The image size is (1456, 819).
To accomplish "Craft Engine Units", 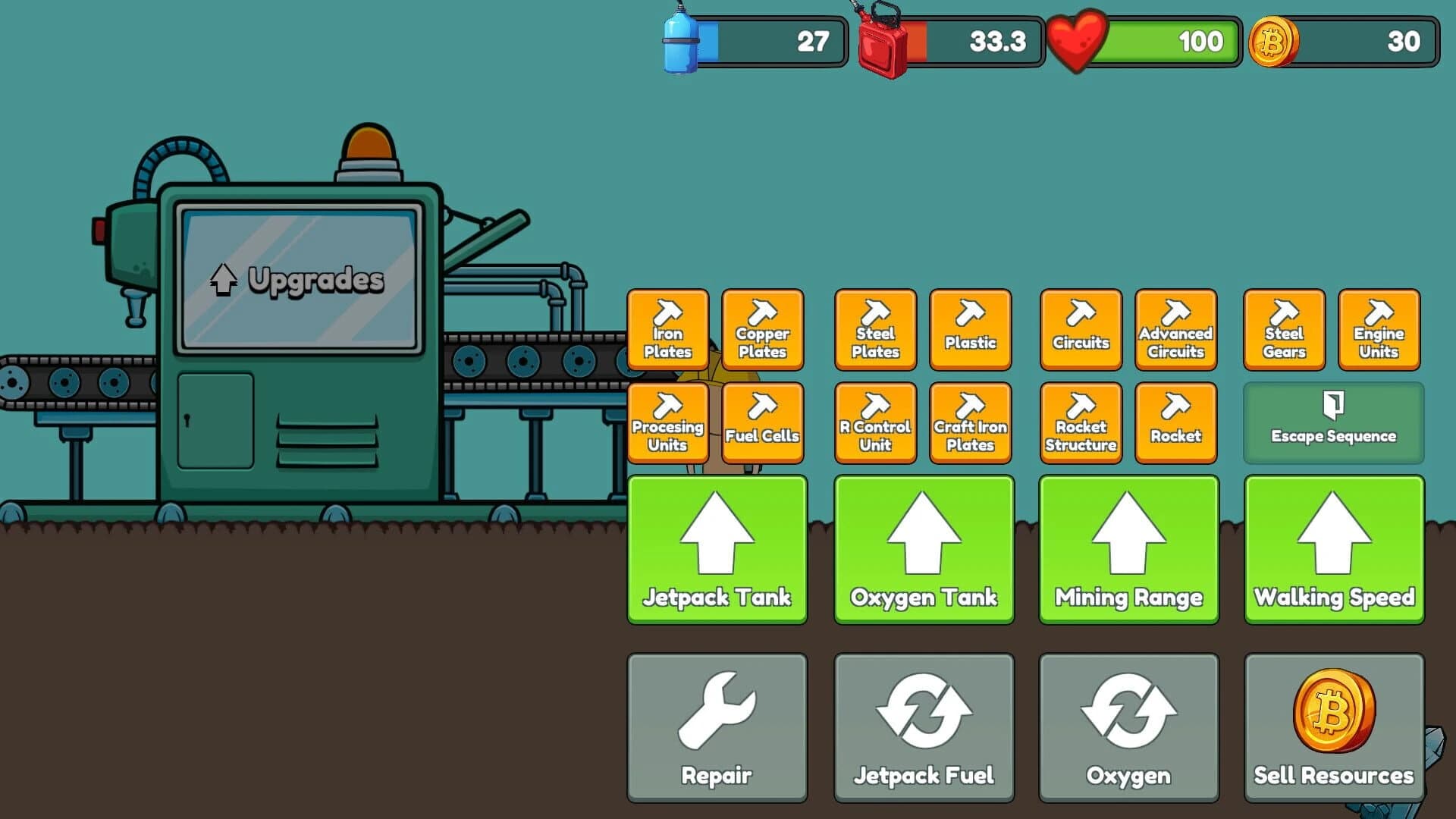I will 1379,330.
